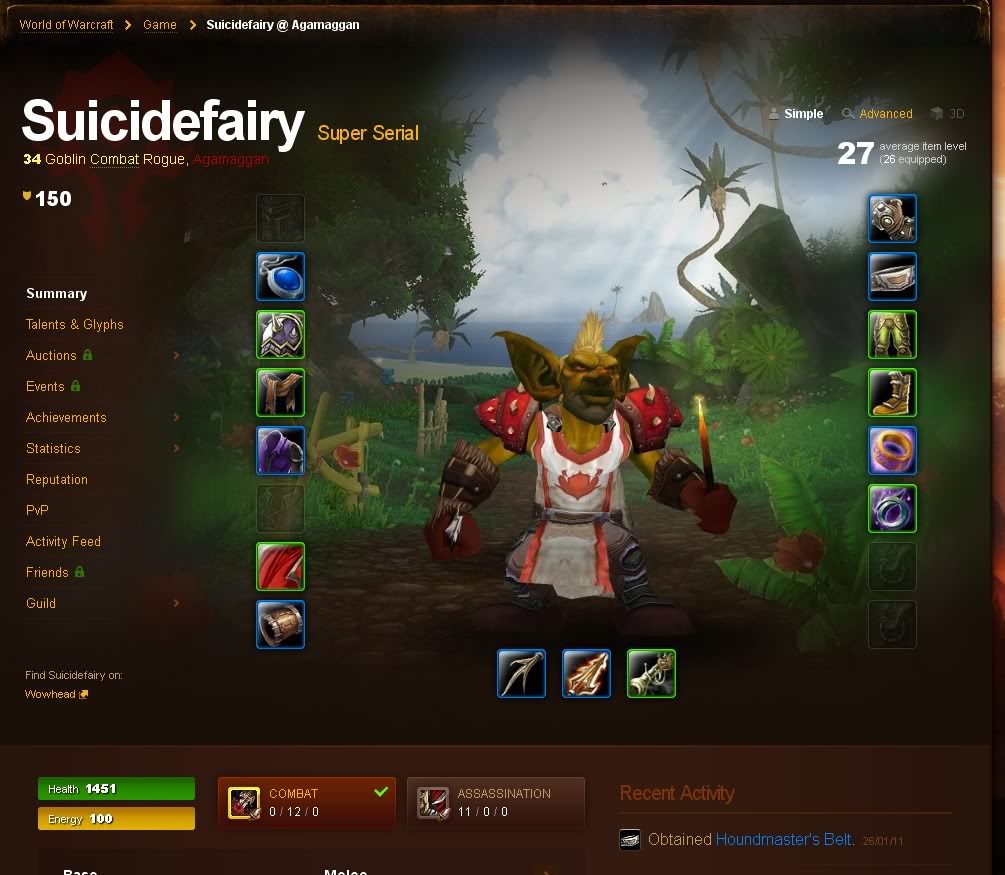This screenshot has height=875, width=1005.
Task: Open the Guild section
Action: click(x=41, y=604)
